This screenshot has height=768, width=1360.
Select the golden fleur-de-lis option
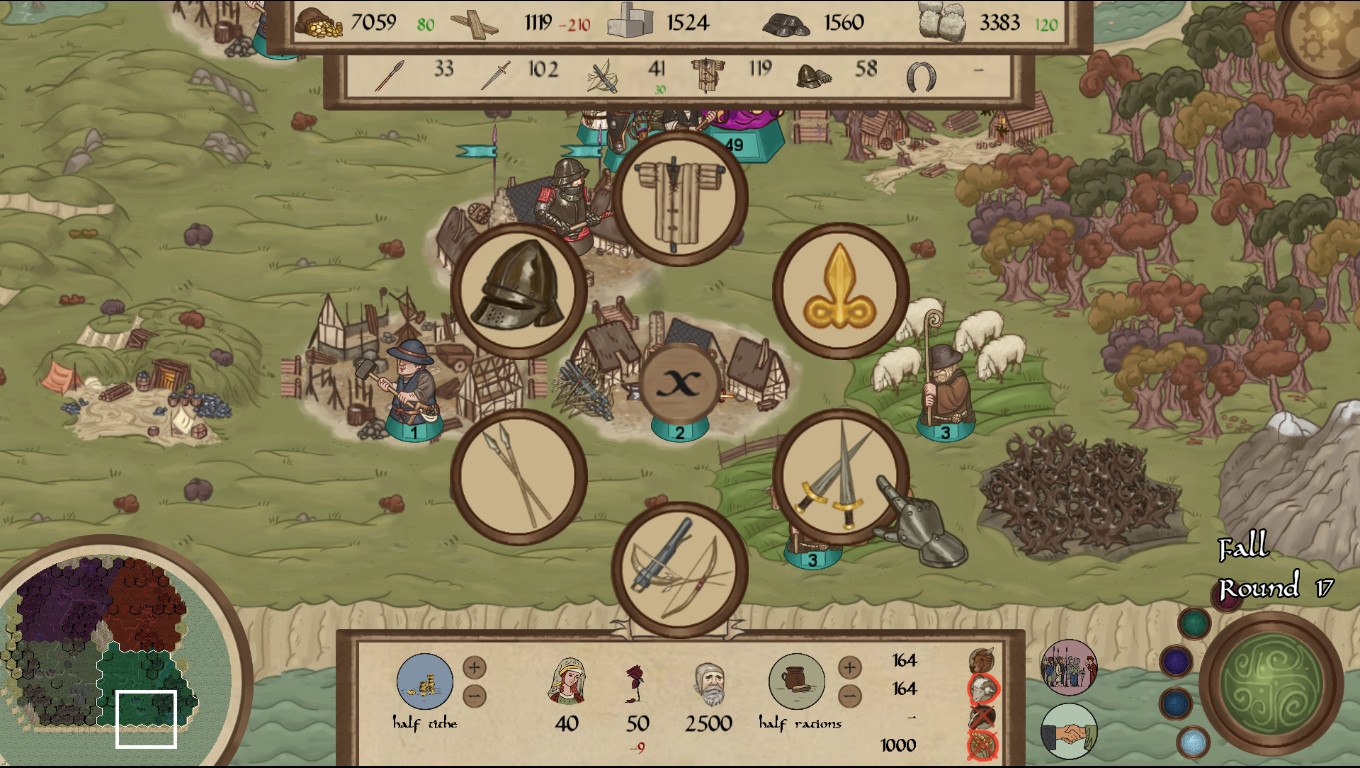(x=840, y=290)
